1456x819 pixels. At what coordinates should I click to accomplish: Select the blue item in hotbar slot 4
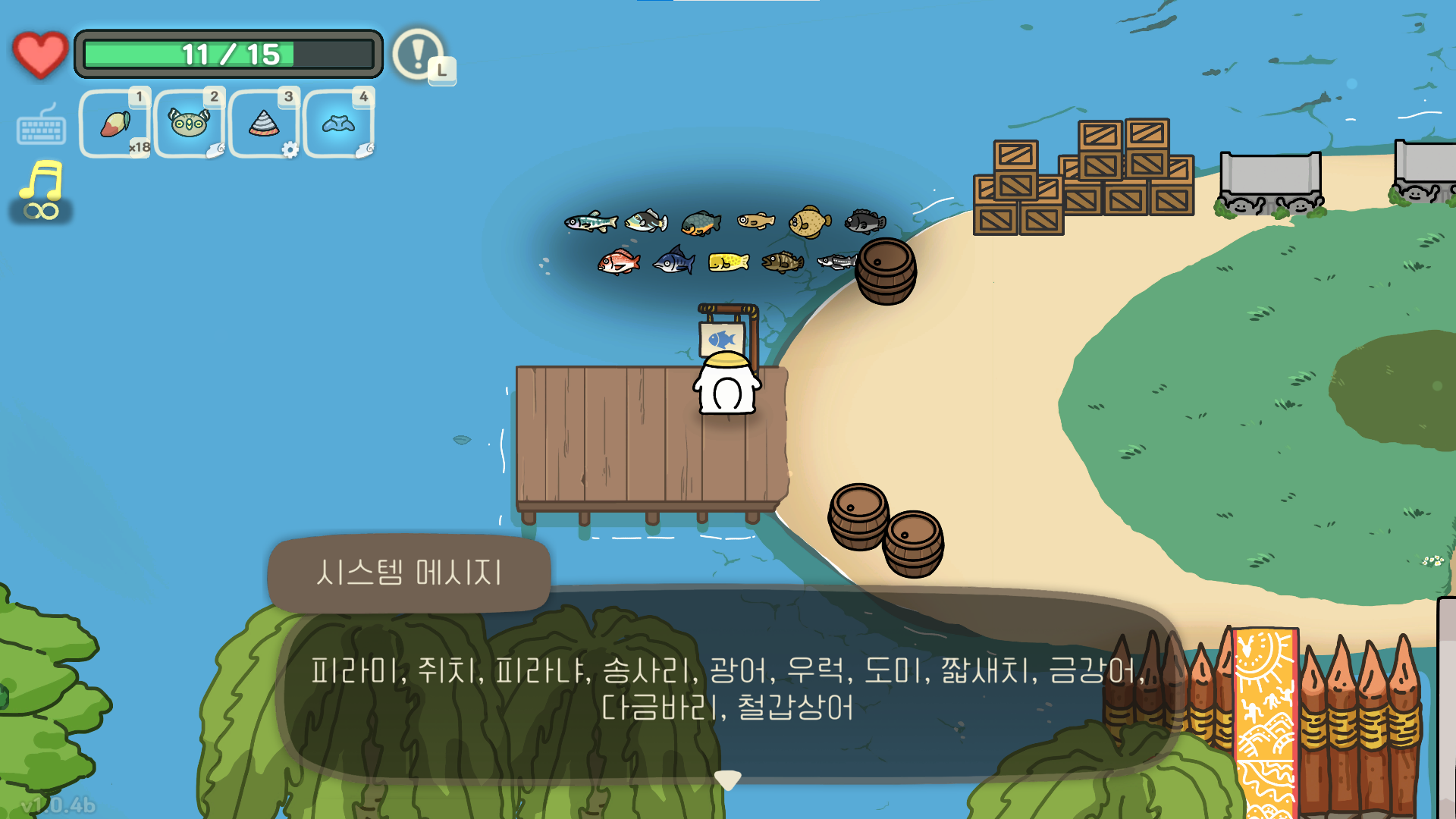pyautogui.click(x=339, y=123)
